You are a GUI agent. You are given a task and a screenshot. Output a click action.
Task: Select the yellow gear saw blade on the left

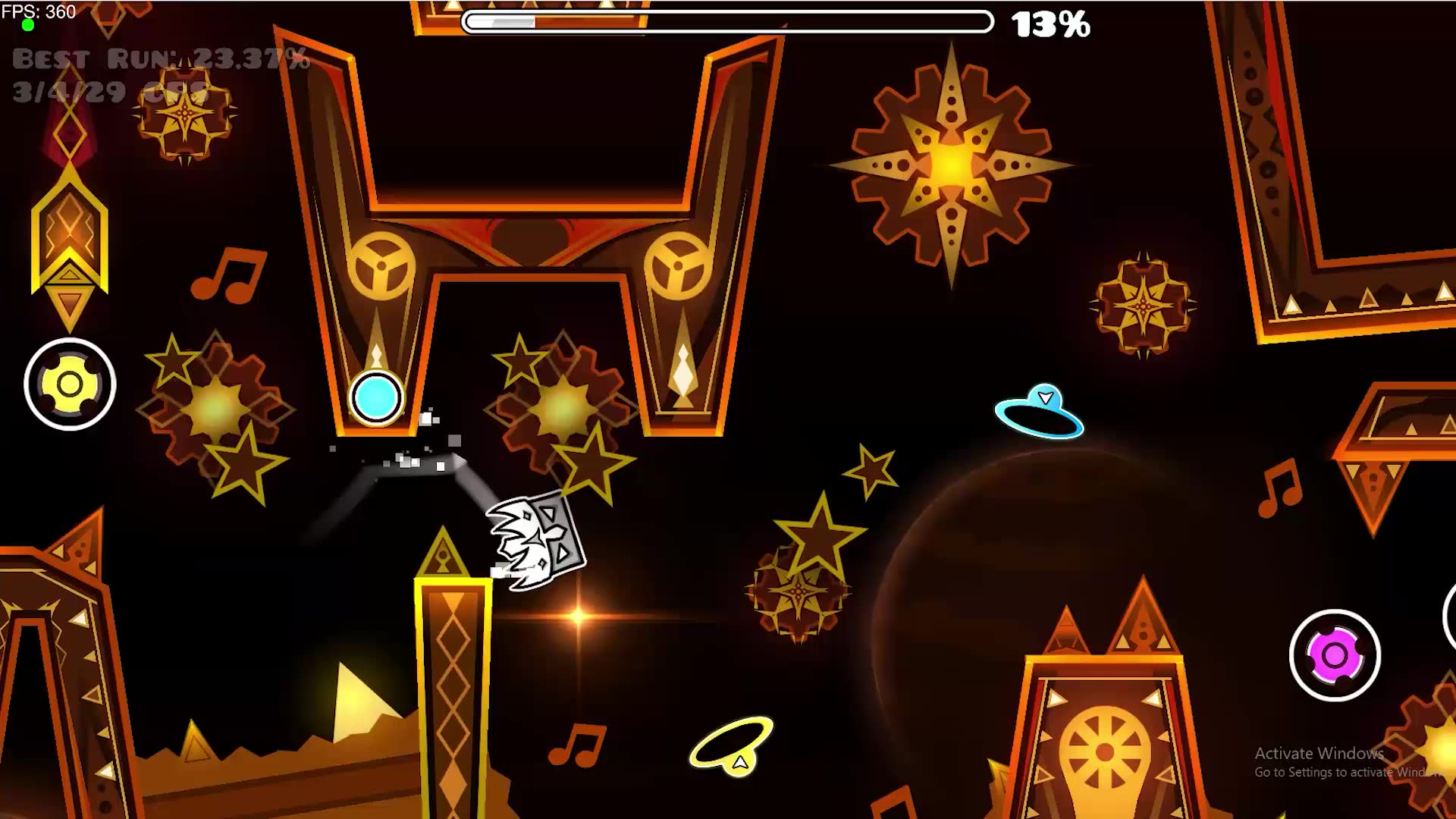[x=69, y=384]
